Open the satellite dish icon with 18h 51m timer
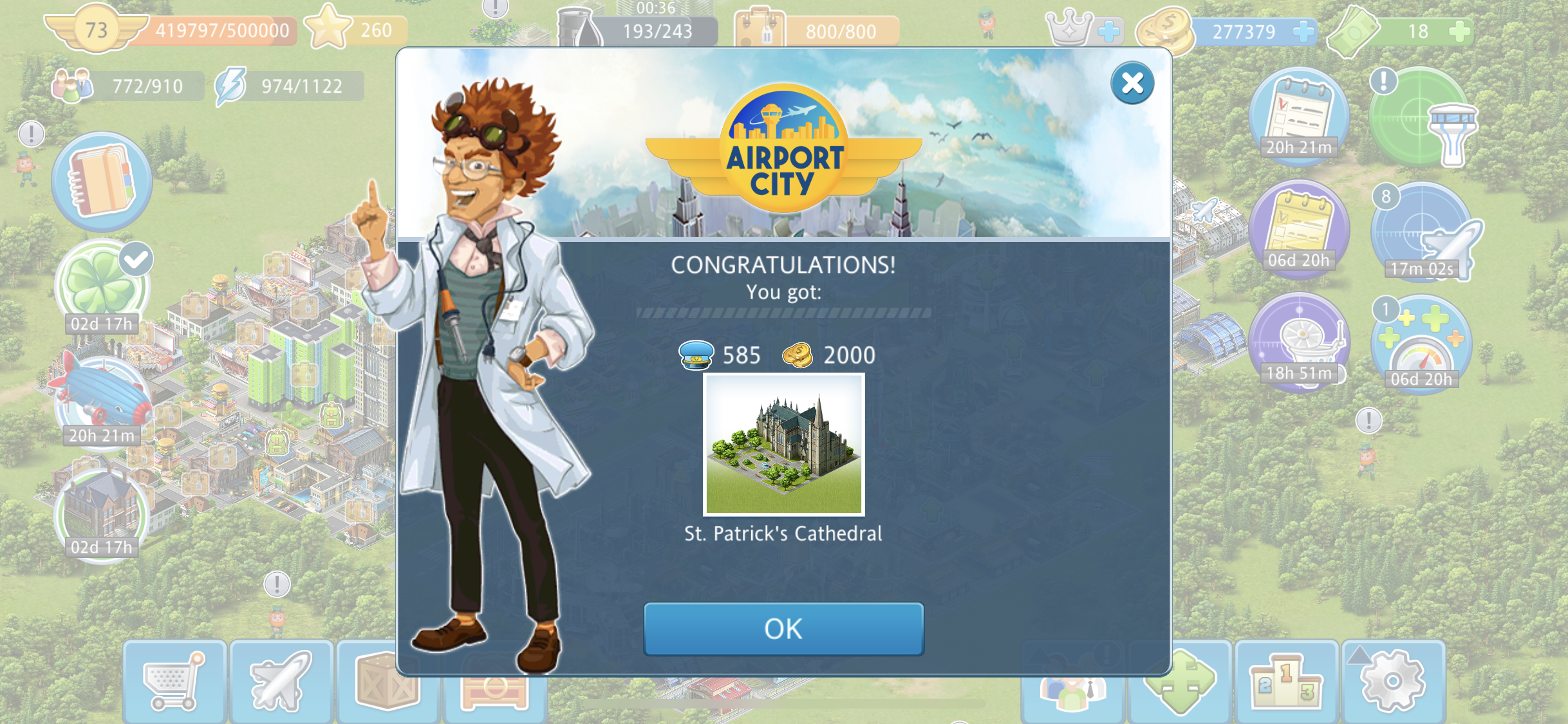Viewport: 1568px width, 724px height. [1299, 341]
